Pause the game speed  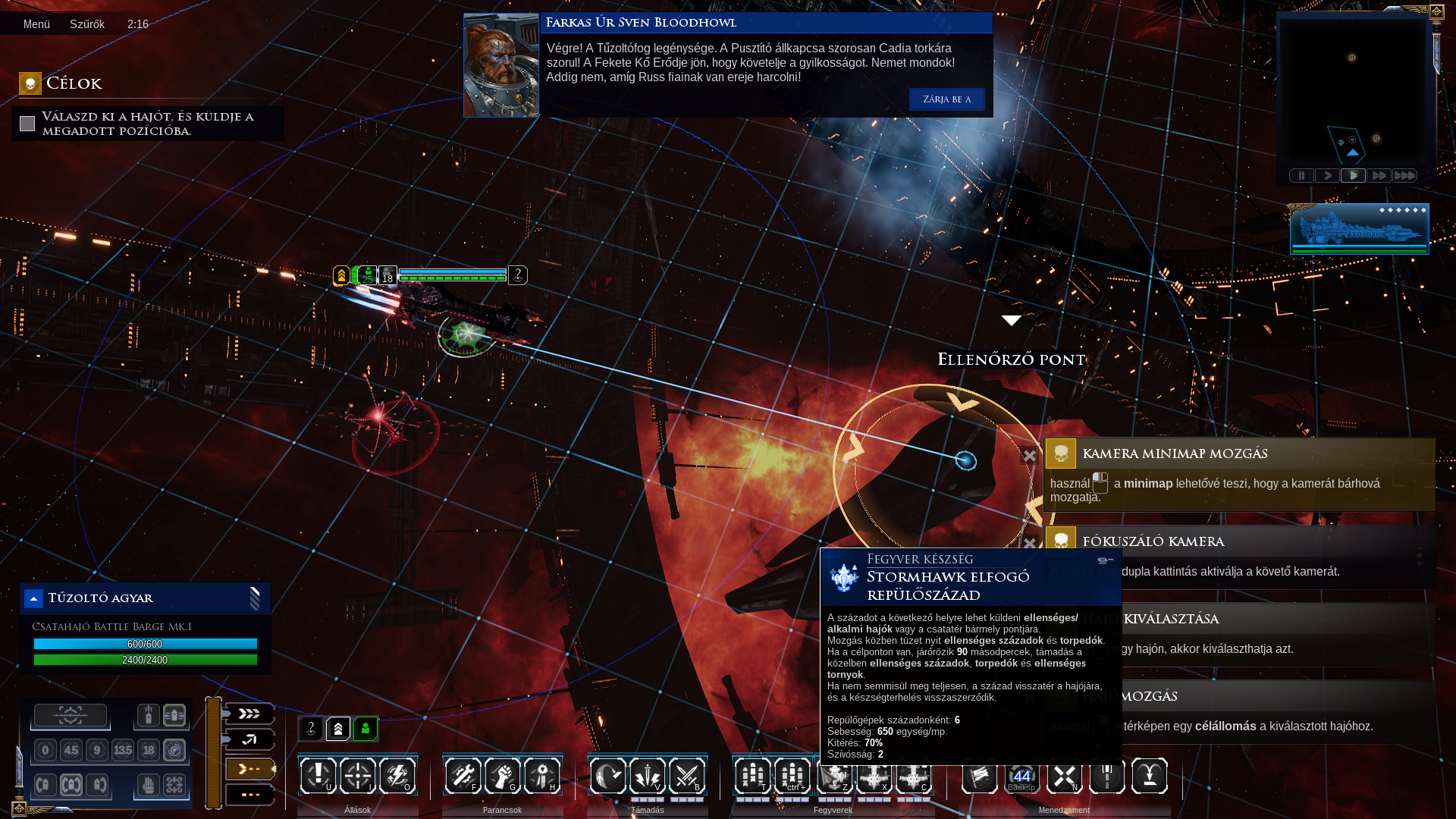tap(1301, 176)
